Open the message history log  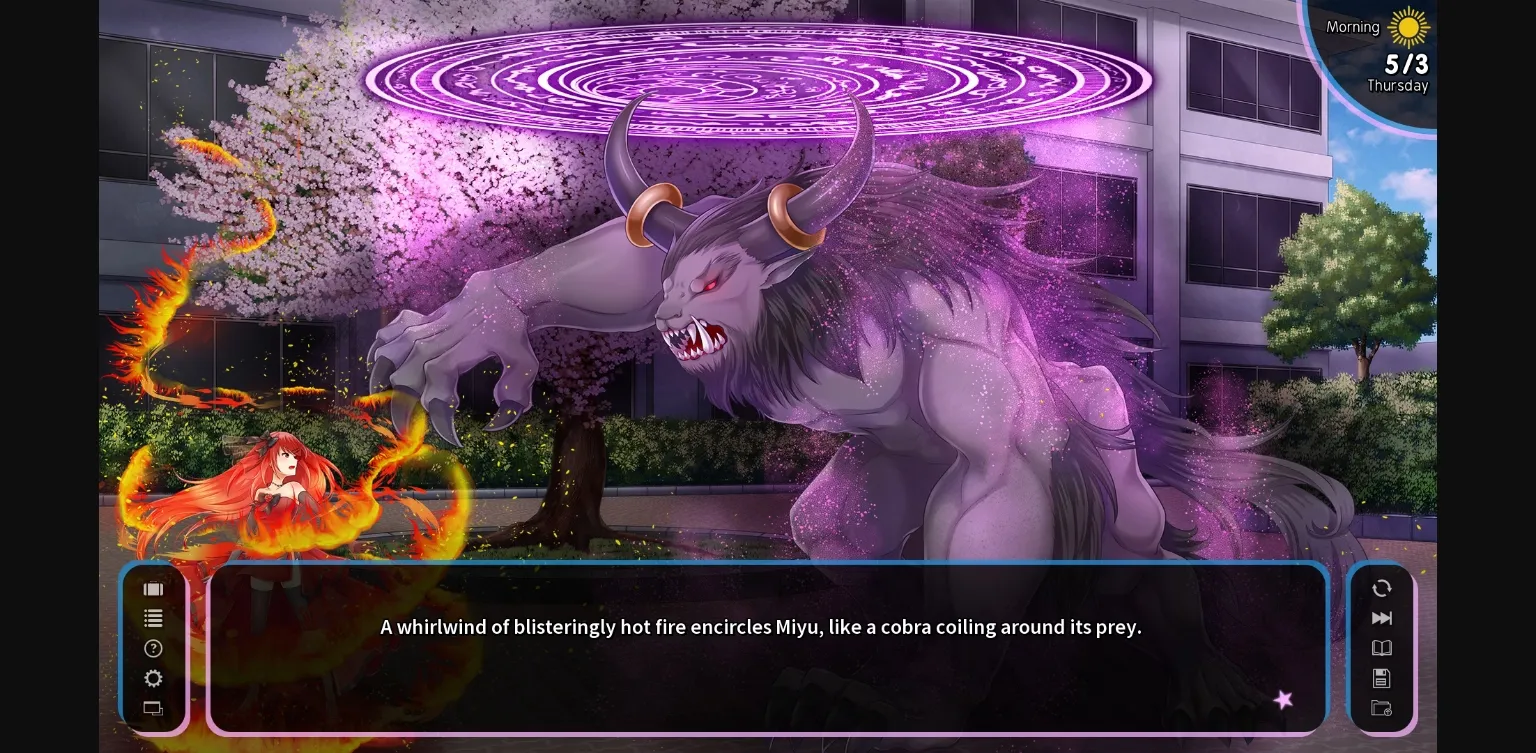point(153,618)
